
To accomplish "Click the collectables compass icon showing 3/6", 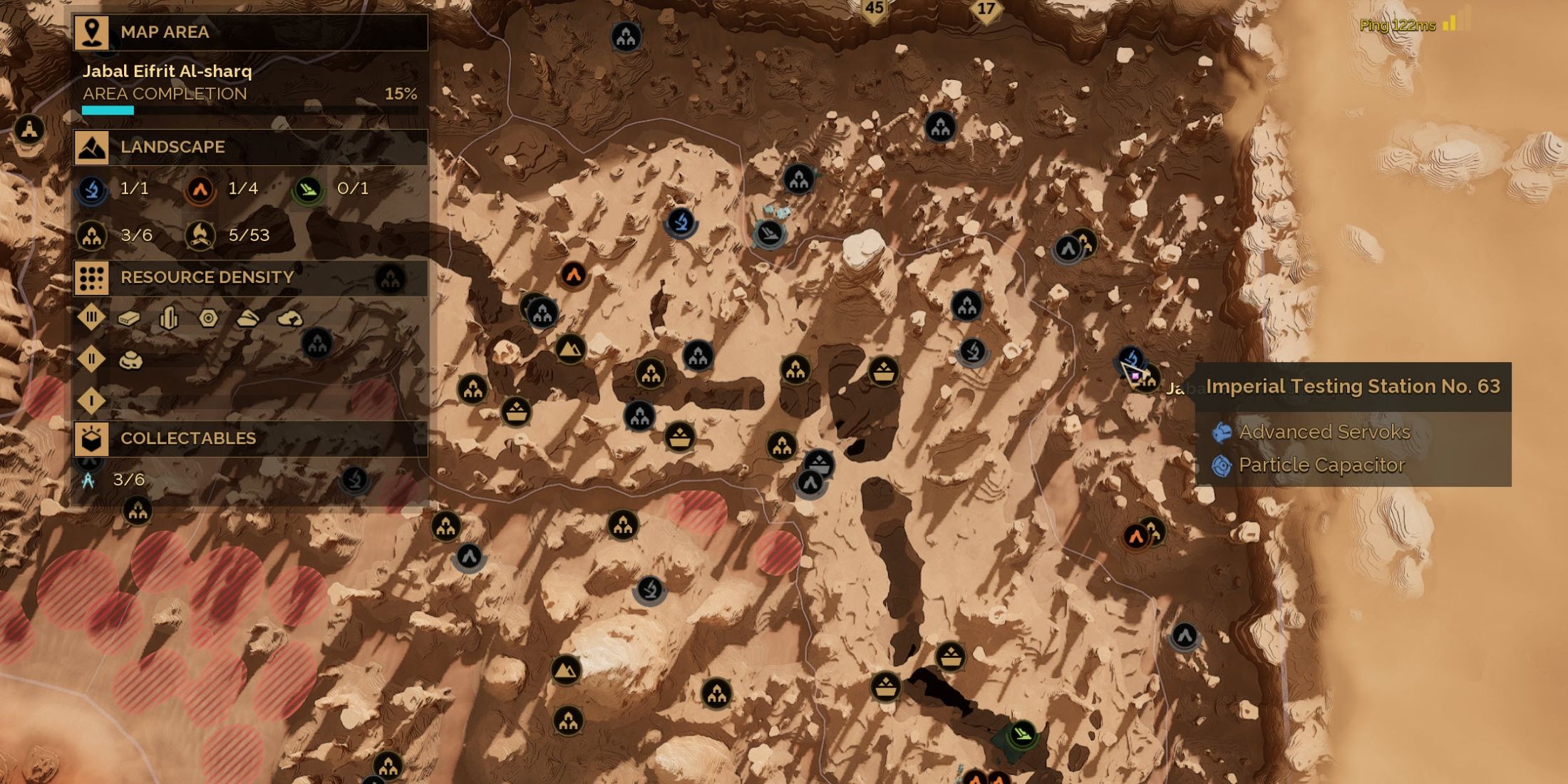I will 88,480.
